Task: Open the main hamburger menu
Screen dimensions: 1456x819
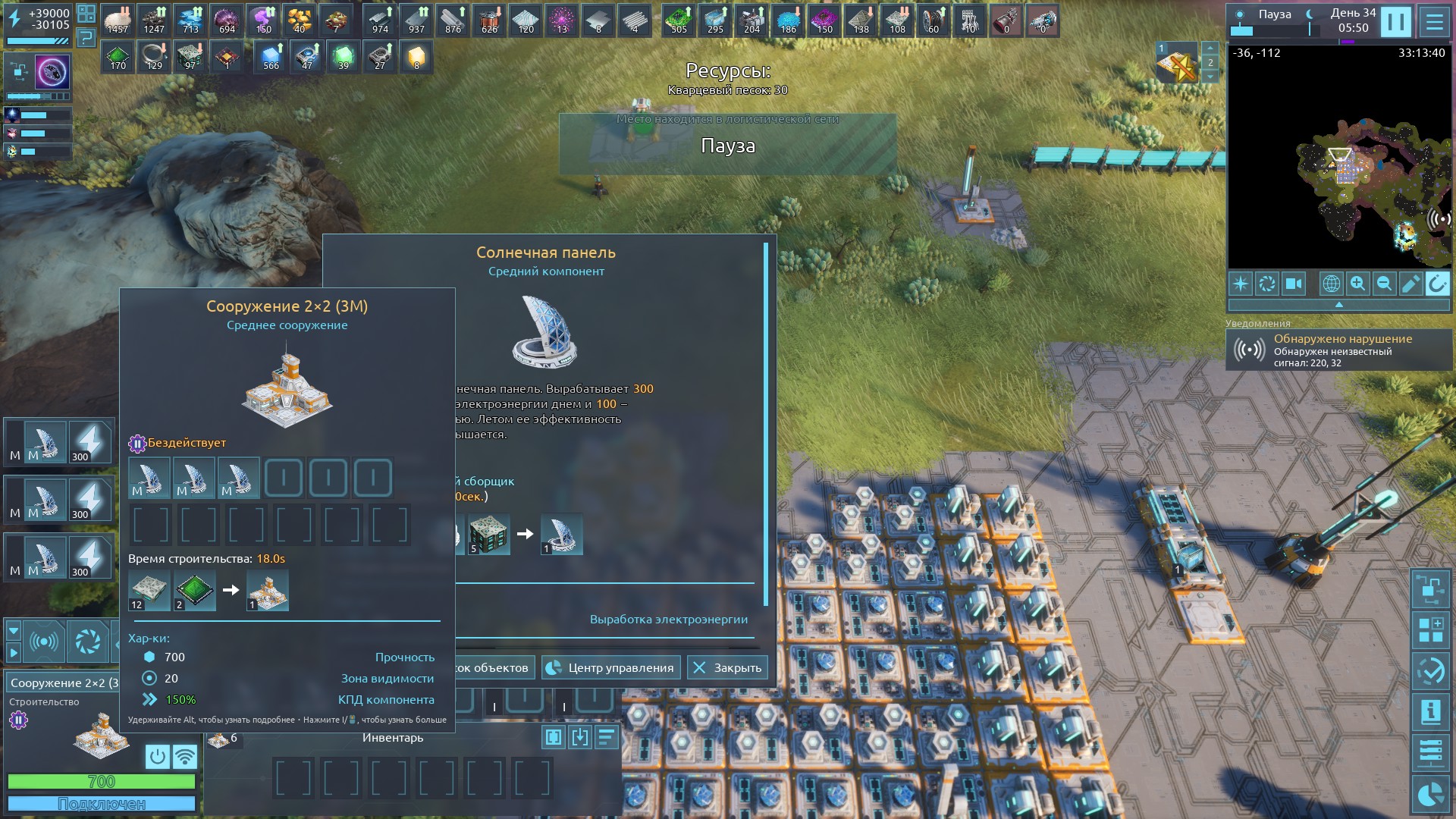Action: coord(1434,22)
